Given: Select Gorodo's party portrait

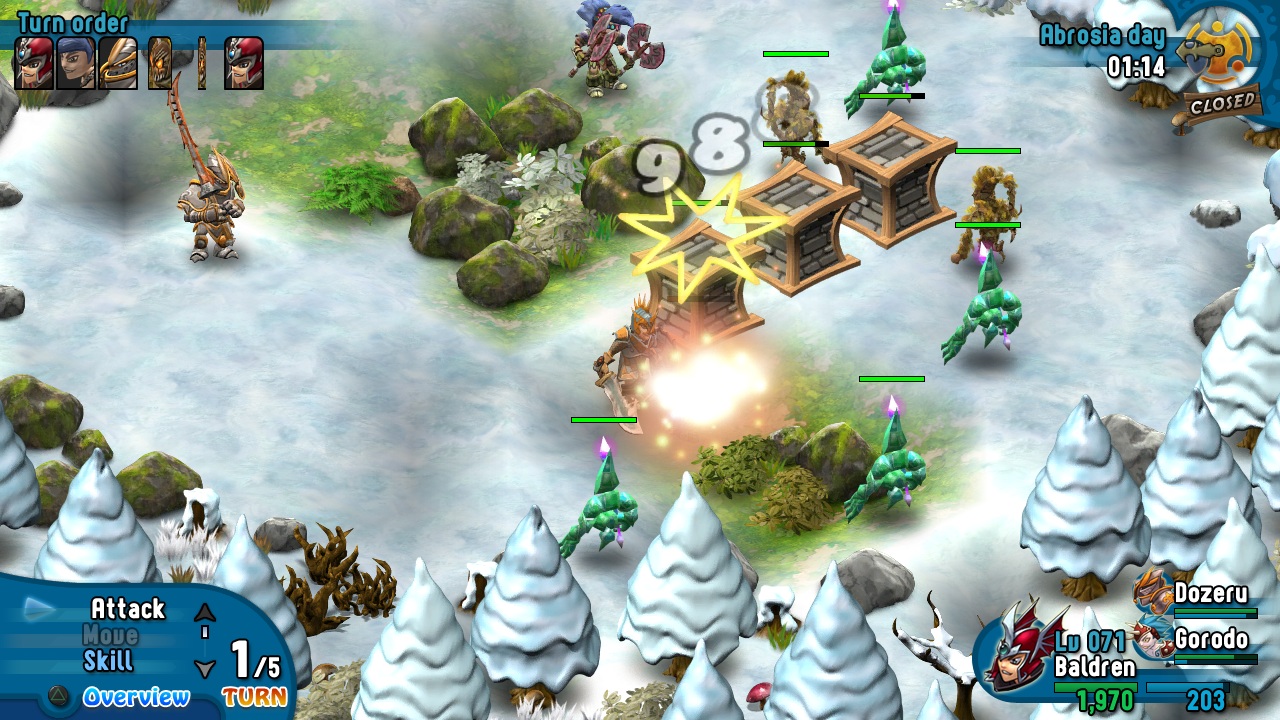Looking at the screenshot, I should (1153, 638).
